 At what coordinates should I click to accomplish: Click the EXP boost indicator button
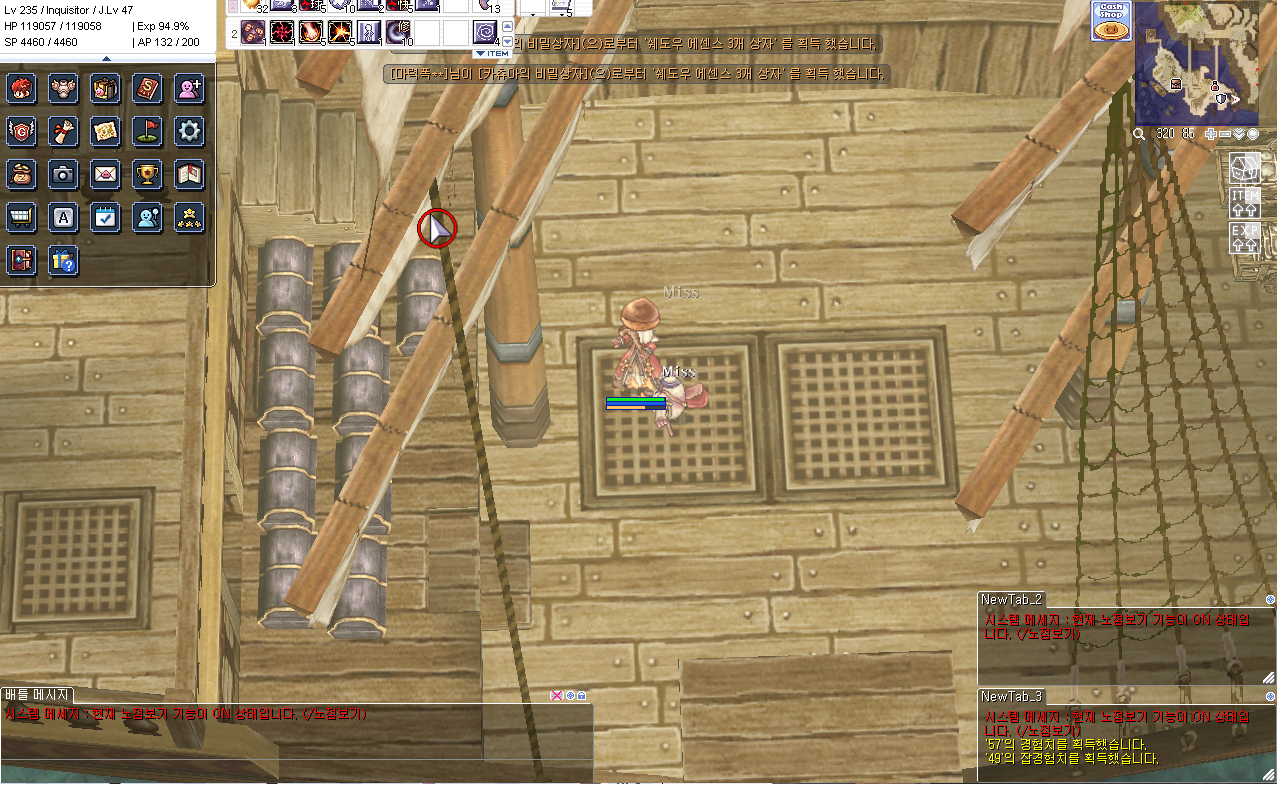1245,238
